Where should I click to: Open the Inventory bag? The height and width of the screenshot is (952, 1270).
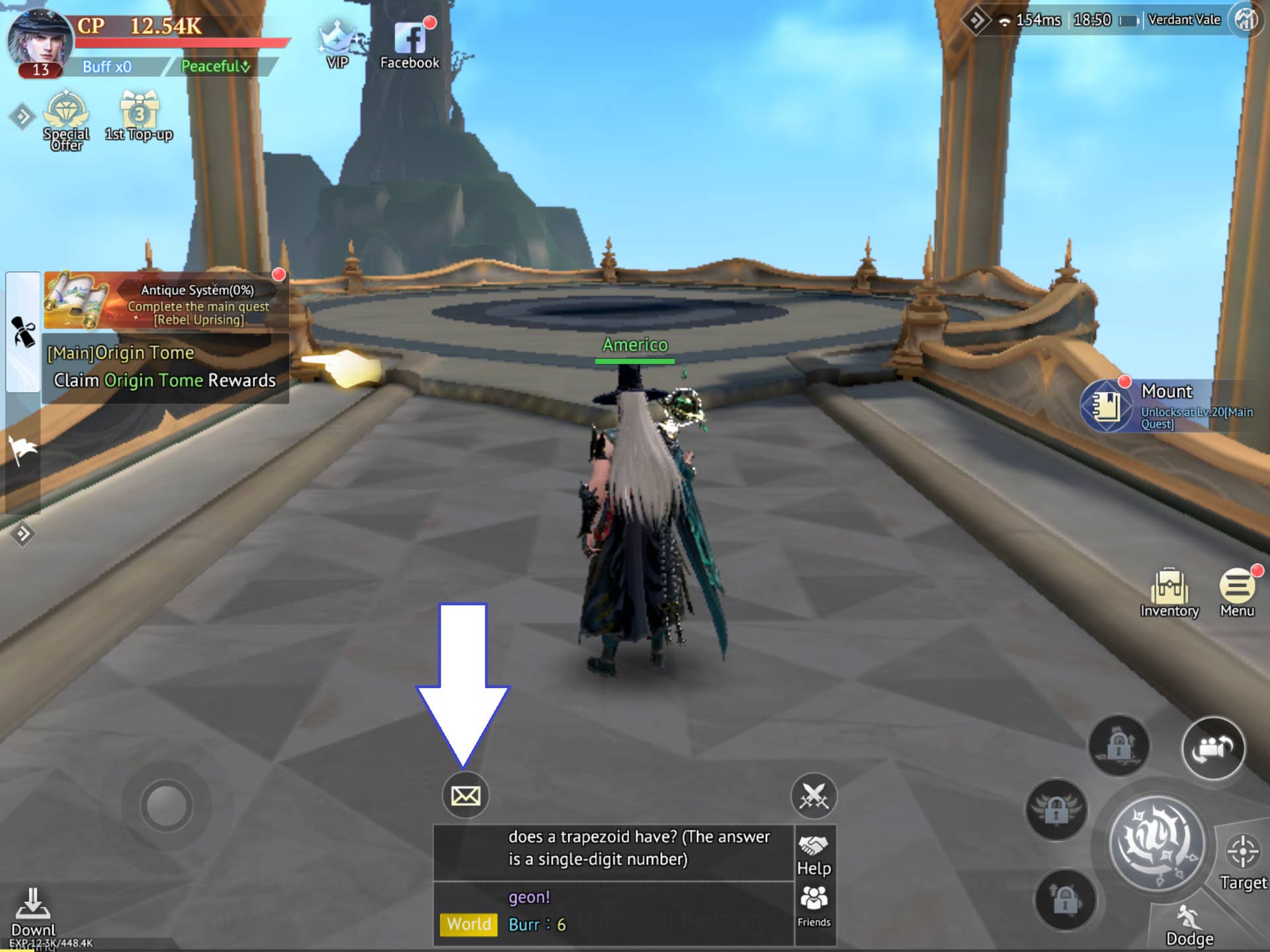coord(1169,592)
